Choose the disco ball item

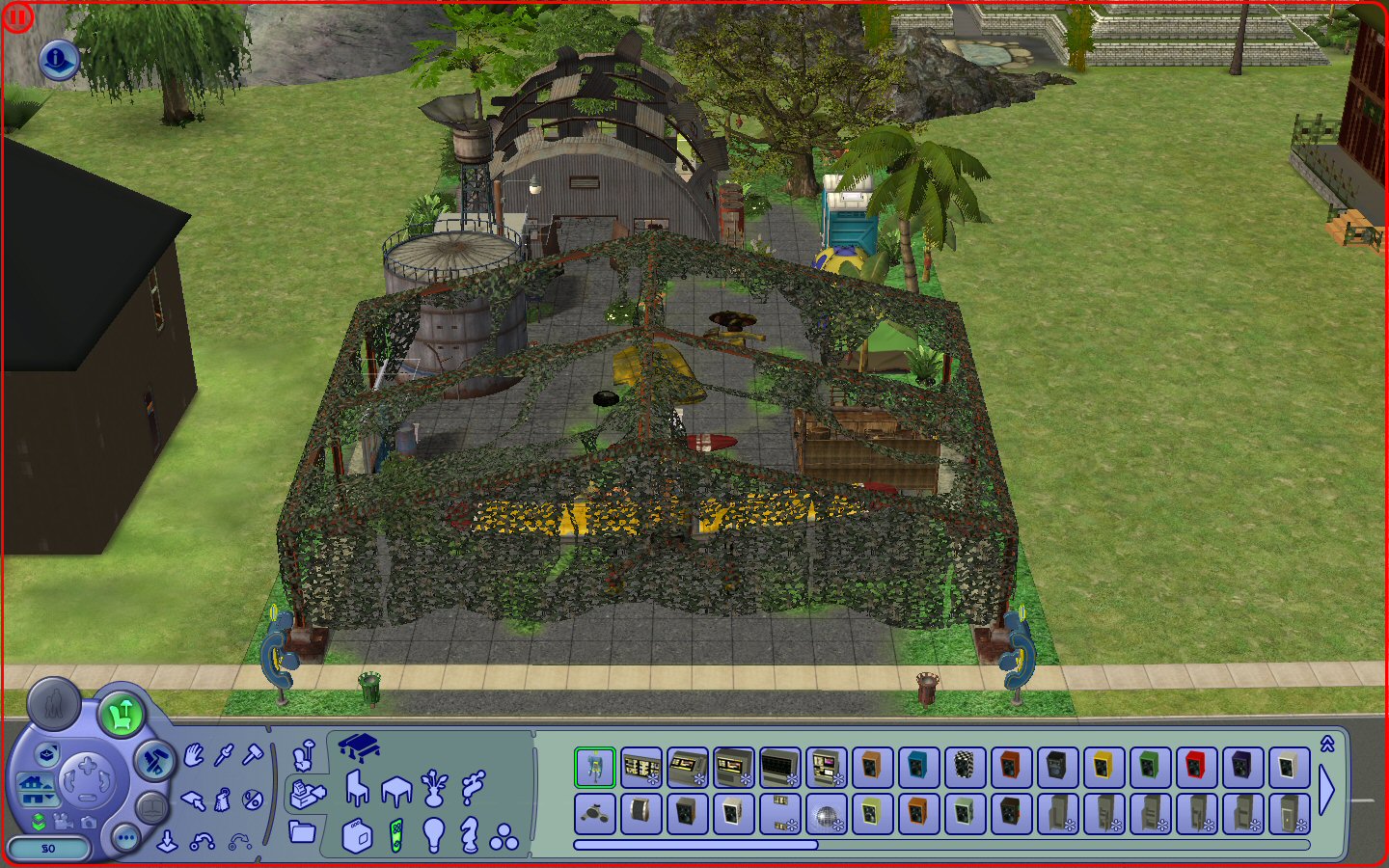(x=825, y=815)
